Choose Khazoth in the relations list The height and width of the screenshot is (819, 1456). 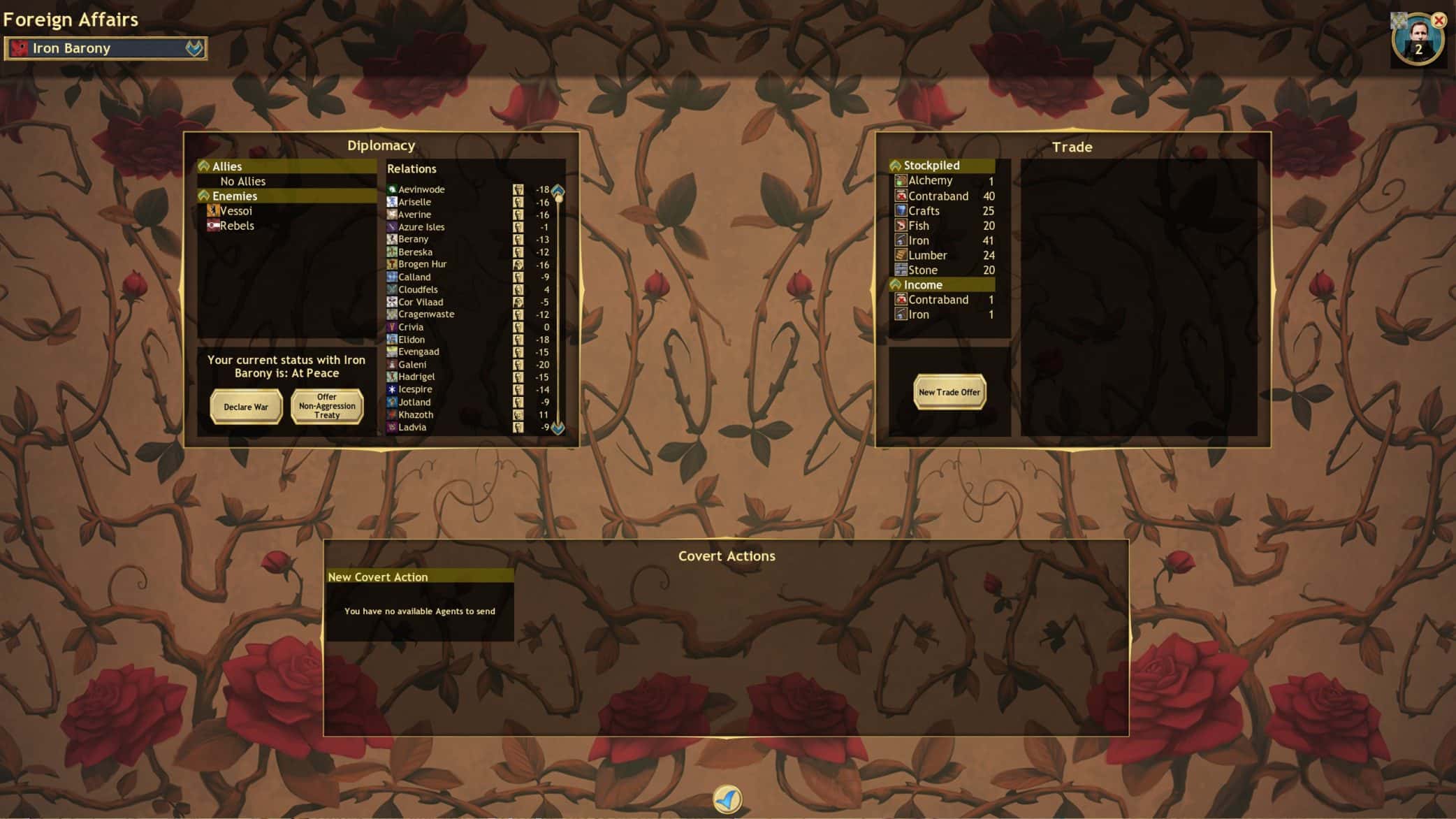[416, 415]
